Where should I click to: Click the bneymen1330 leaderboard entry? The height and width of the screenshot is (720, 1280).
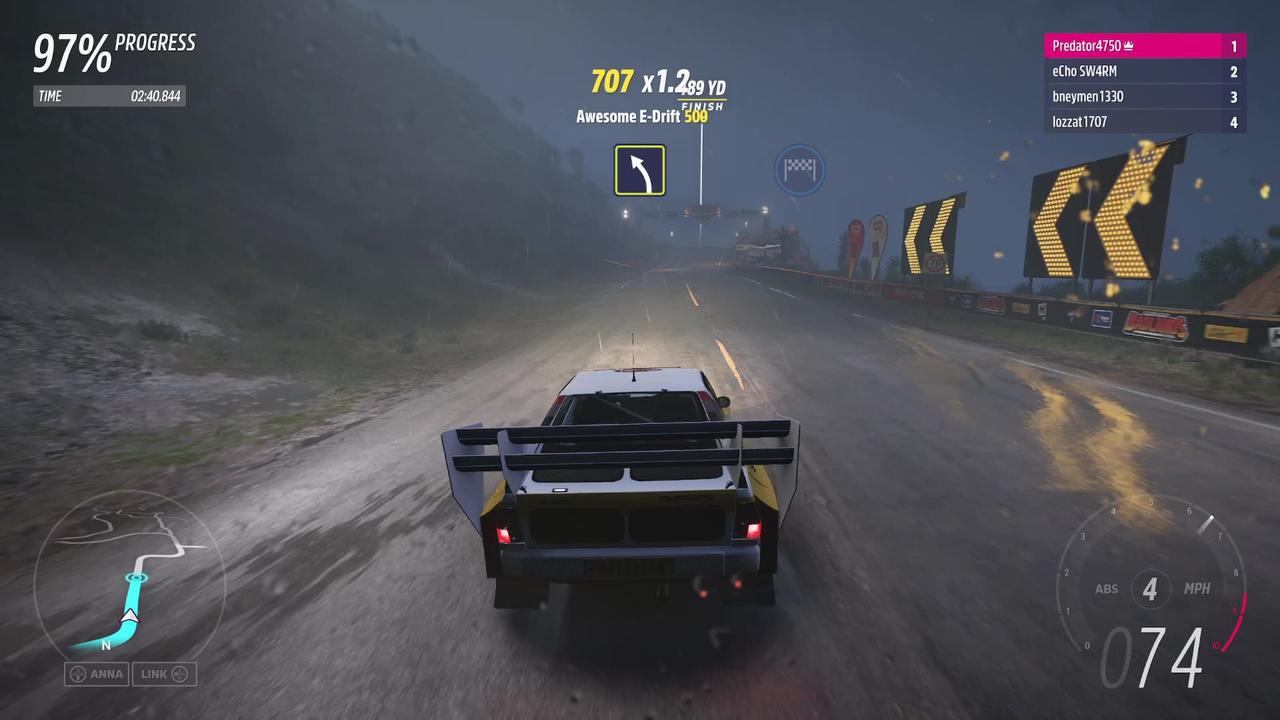(x=1144, y=96)
